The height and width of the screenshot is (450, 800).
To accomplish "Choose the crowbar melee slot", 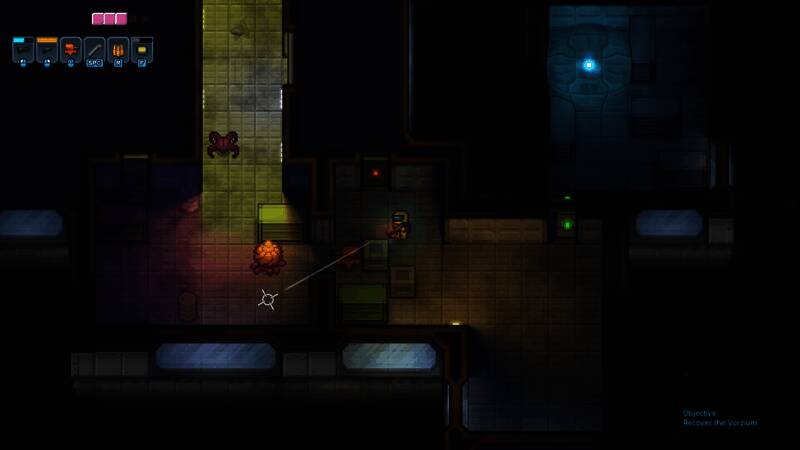I will [x=95, y=50].
